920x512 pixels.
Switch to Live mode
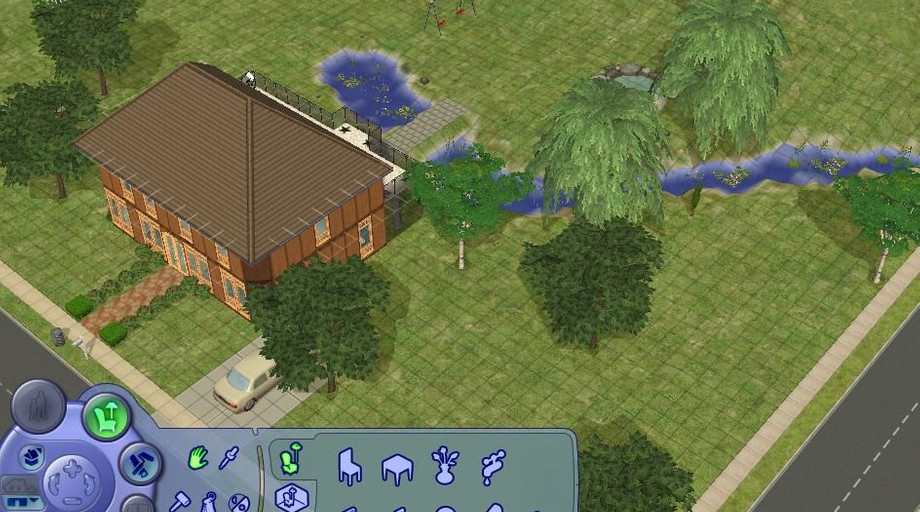[x=38, y=407]
